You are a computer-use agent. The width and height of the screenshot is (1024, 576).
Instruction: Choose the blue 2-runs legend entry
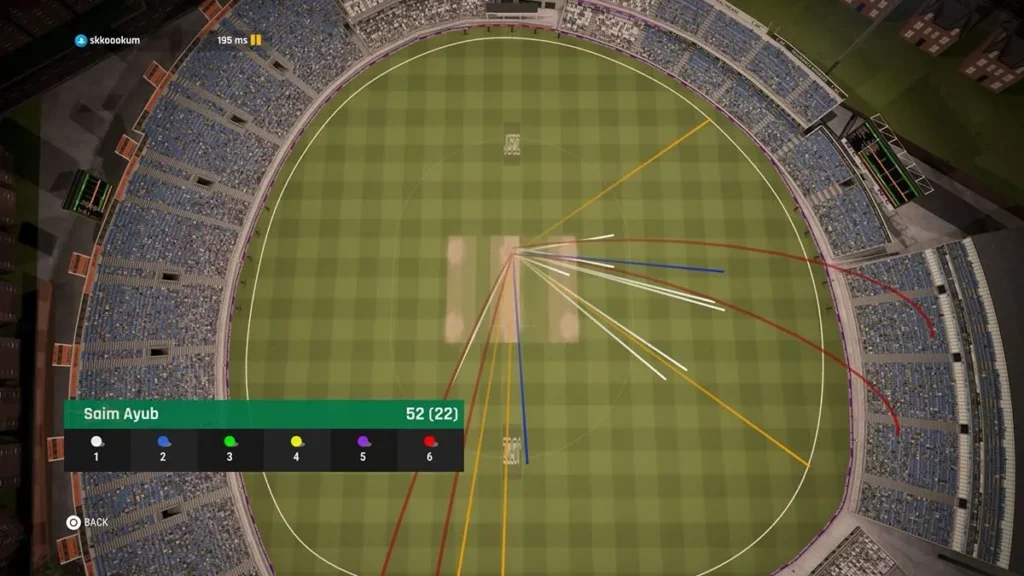click(163, 449)
